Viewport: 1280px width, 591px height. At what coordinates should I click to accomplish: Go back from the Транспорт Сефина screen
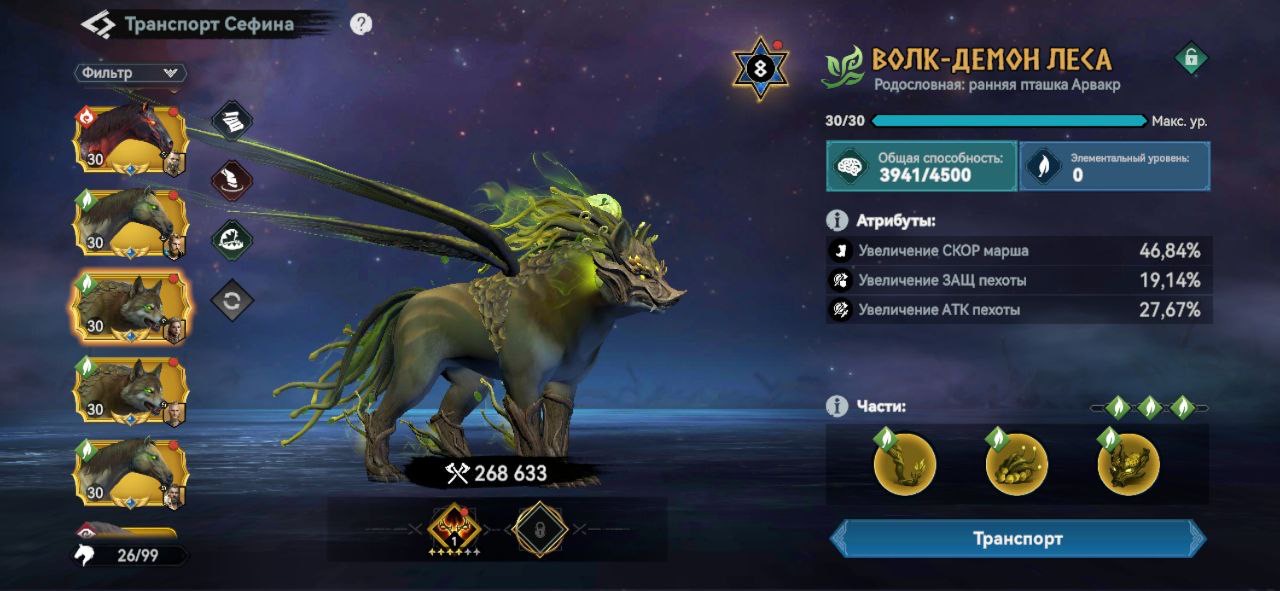(x=98, y=24)
